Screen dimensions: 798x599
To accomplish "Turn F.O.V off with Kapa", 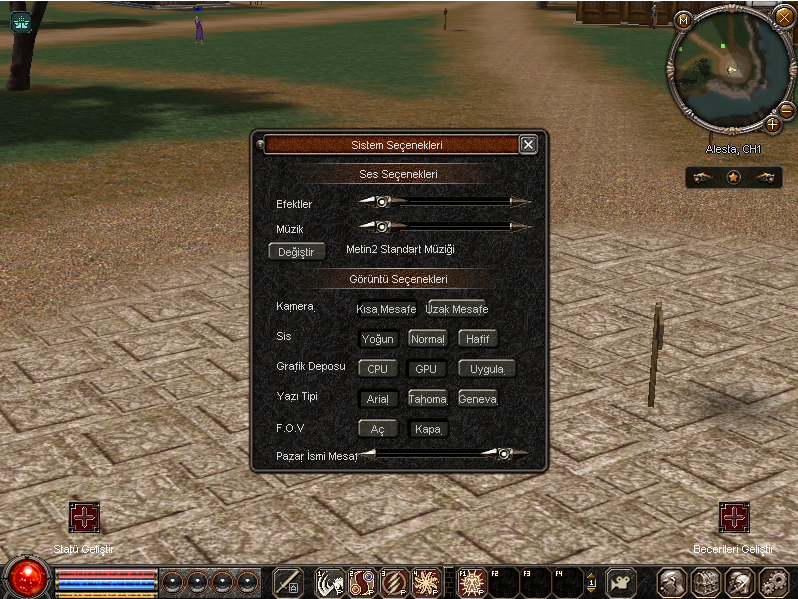I will click(427, 429).
